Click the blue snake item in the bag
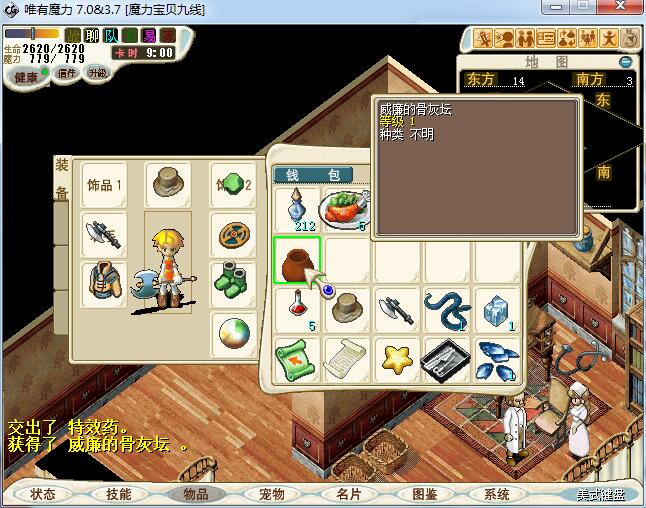Image resolution: width=646 pixels, height=508 pixels. 445,309
